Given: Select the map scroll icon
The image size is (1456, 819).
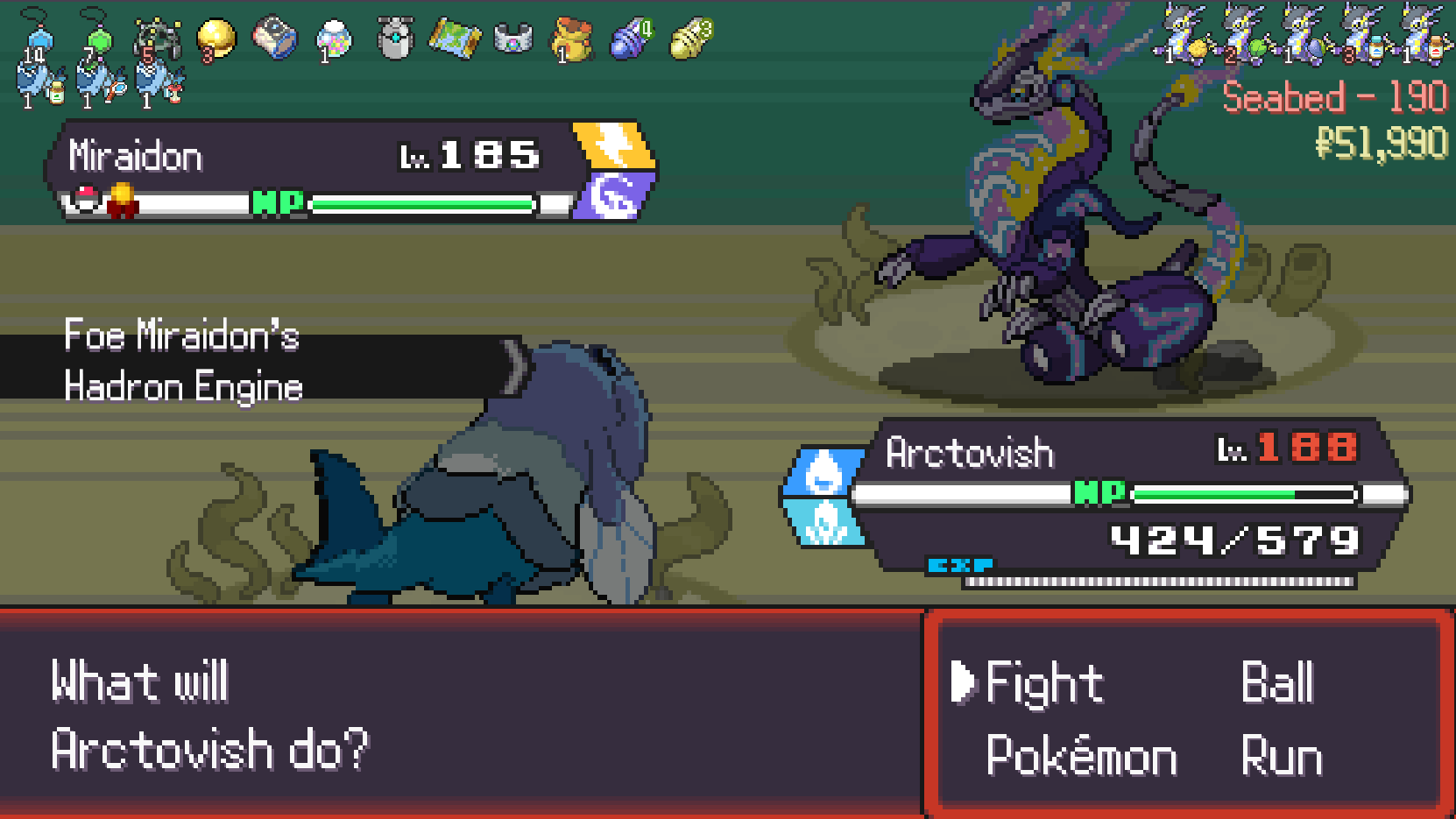Looking at the screenshot, I should [x=454, y=39].
